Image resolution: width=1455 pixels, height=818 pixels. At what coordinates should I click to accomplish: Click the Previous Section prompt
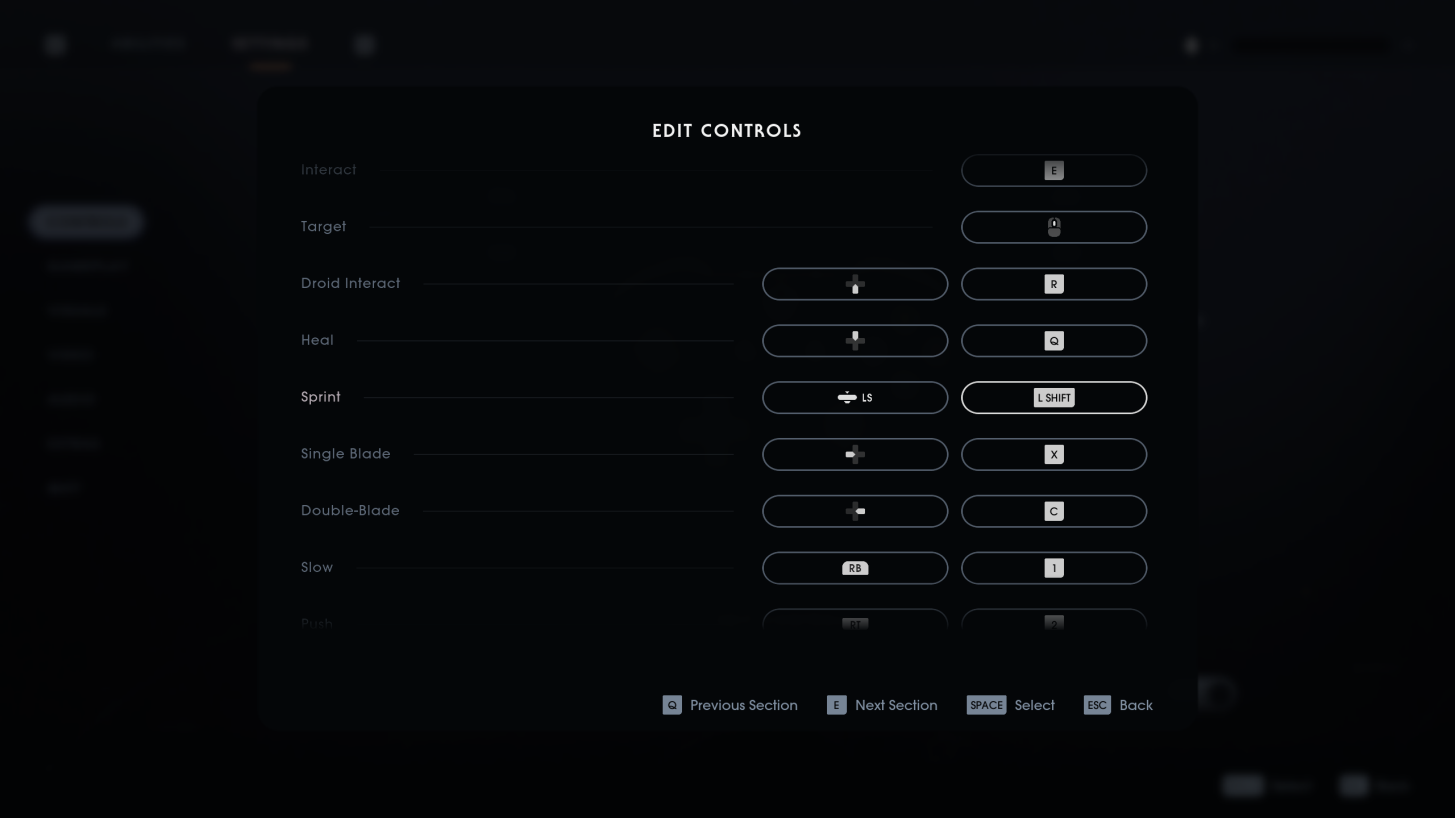coord(731,705)
